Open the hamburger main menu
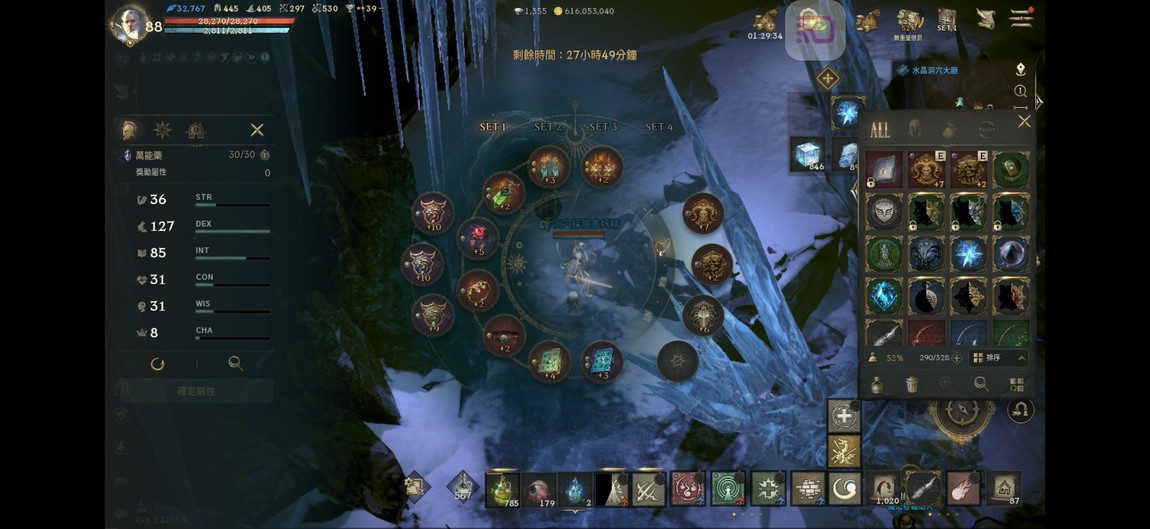 click(1021, 18)
